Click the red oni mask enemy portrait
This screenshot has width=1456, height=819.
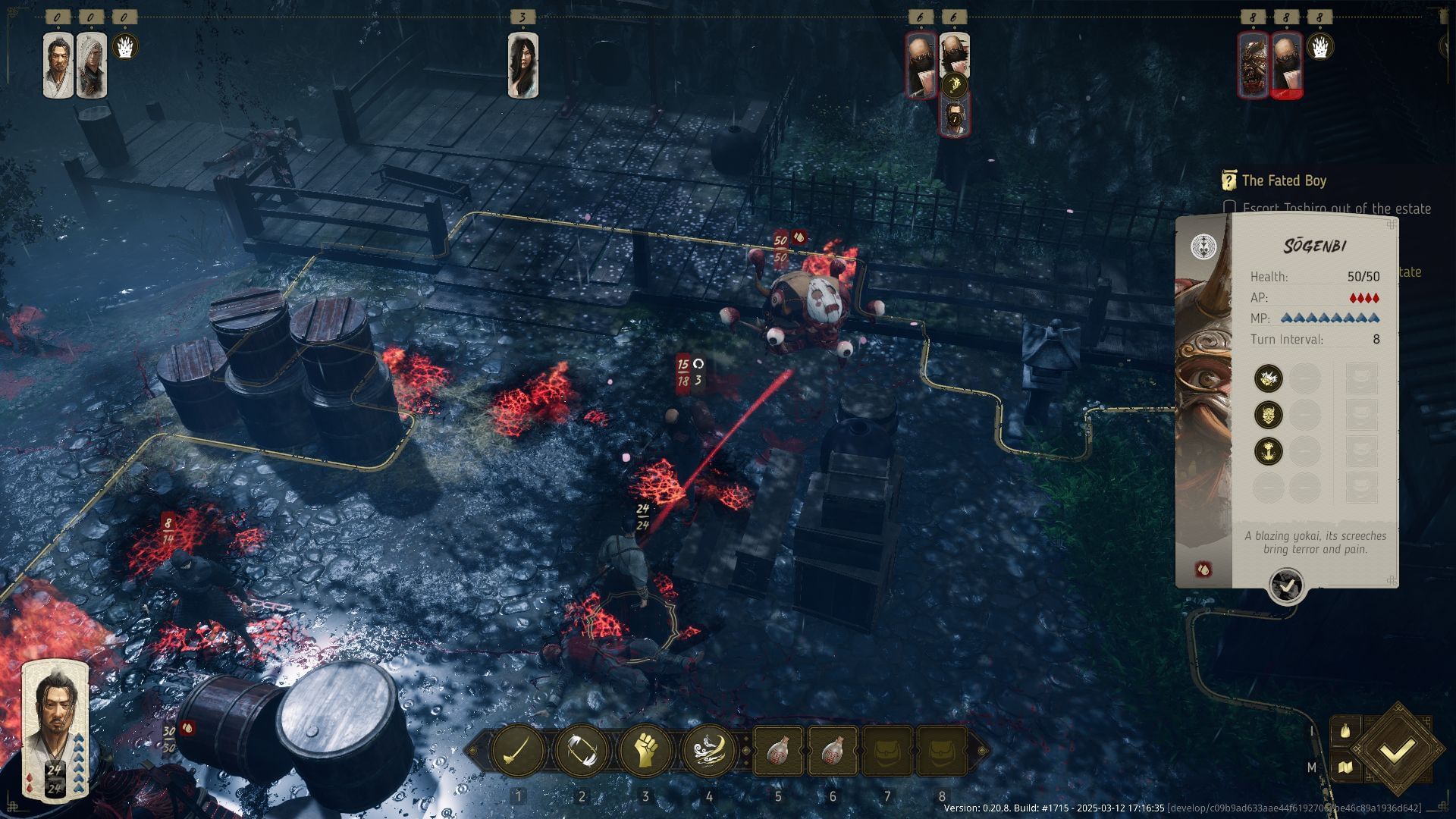(1254, 65)
